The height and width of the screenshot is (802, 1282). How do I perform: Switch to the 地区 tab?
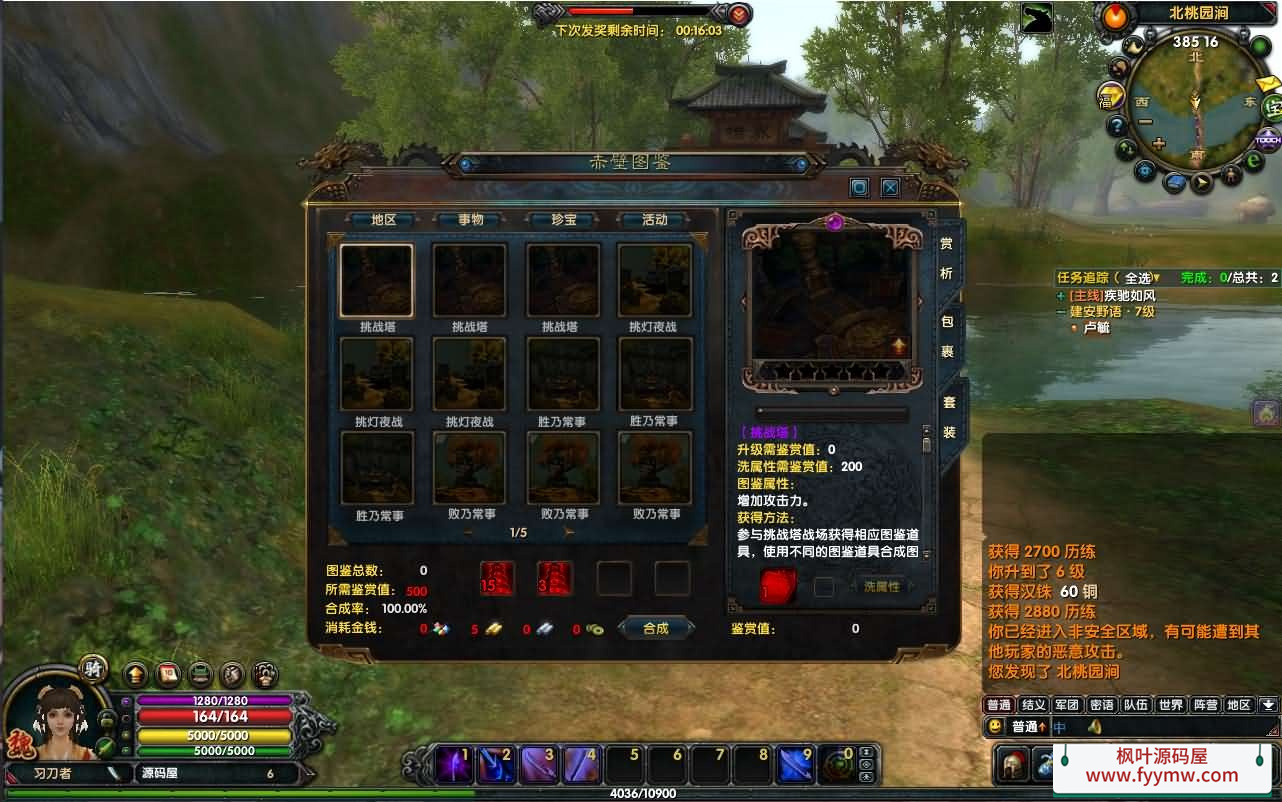pyautogui.click(x=384, y=220)
